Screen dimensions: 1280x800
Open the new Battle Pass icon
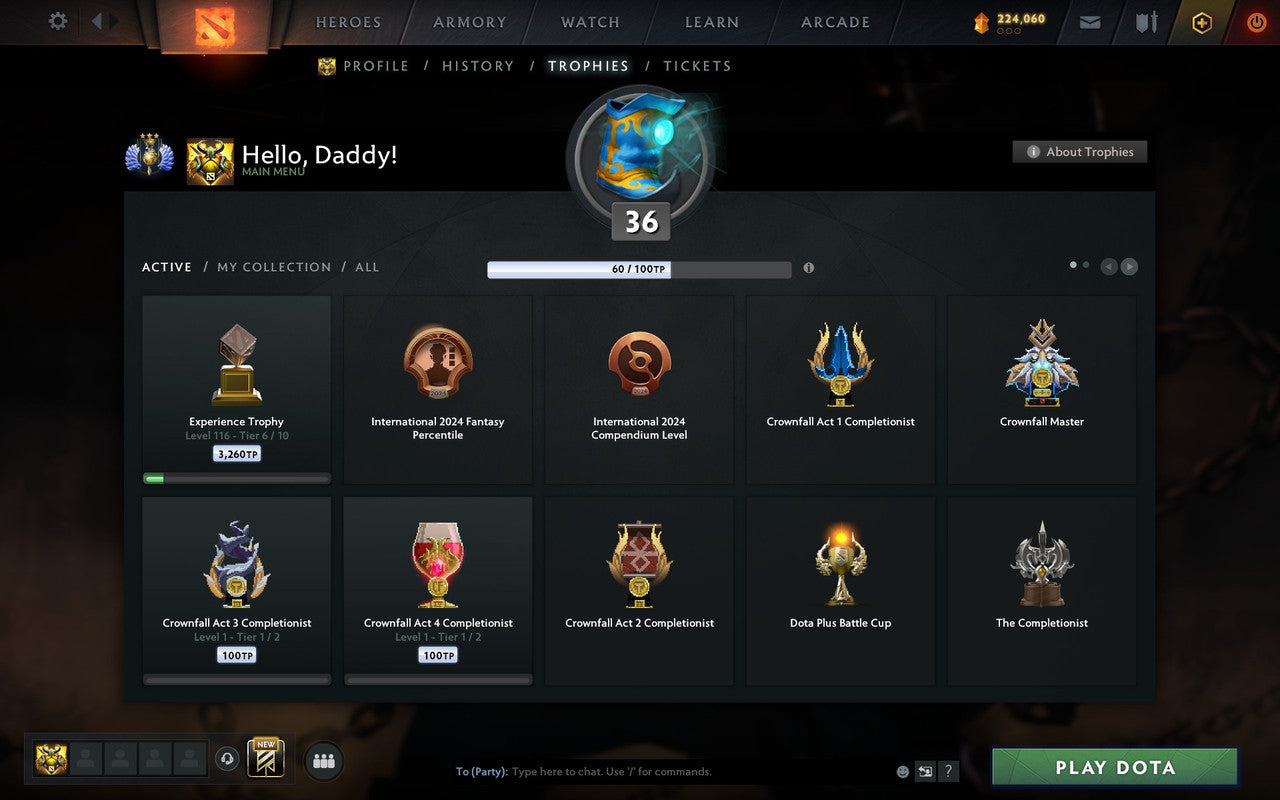pyautogui.click(x=266, y=759)
